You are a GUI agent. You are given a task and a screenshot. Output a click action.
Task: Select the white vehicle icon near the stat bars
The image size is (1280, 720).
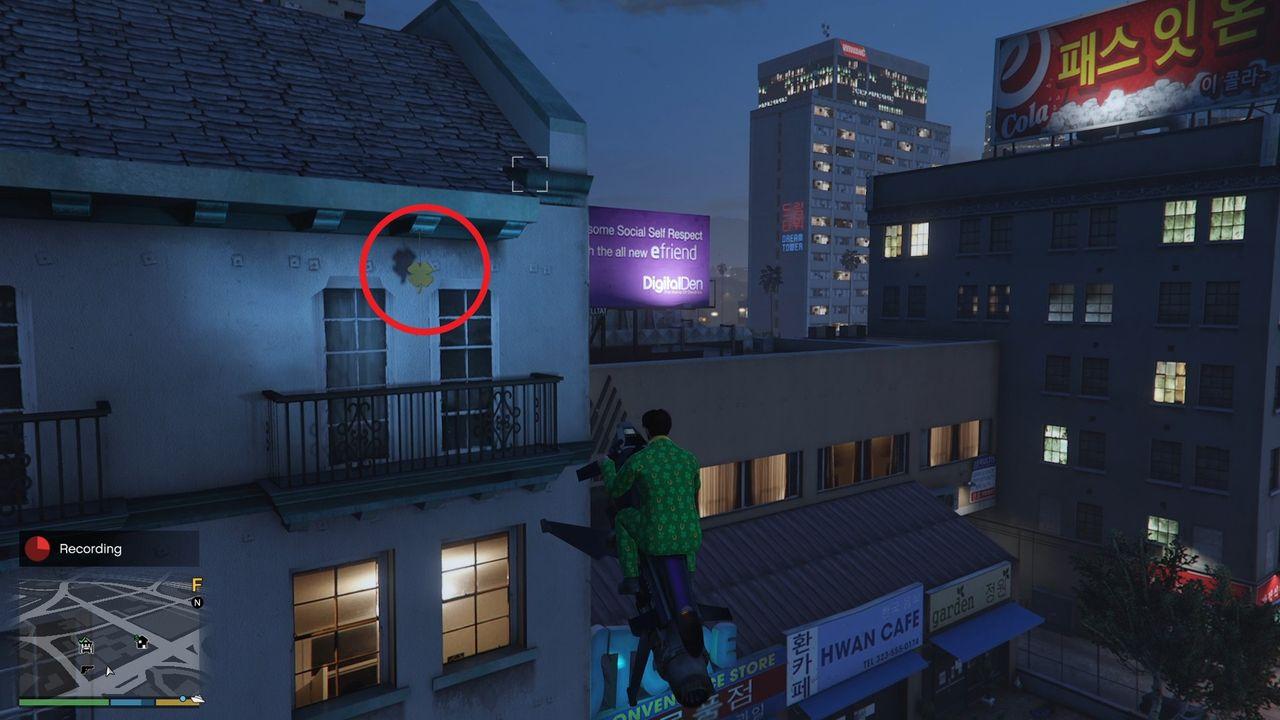[x=198, y=700]
